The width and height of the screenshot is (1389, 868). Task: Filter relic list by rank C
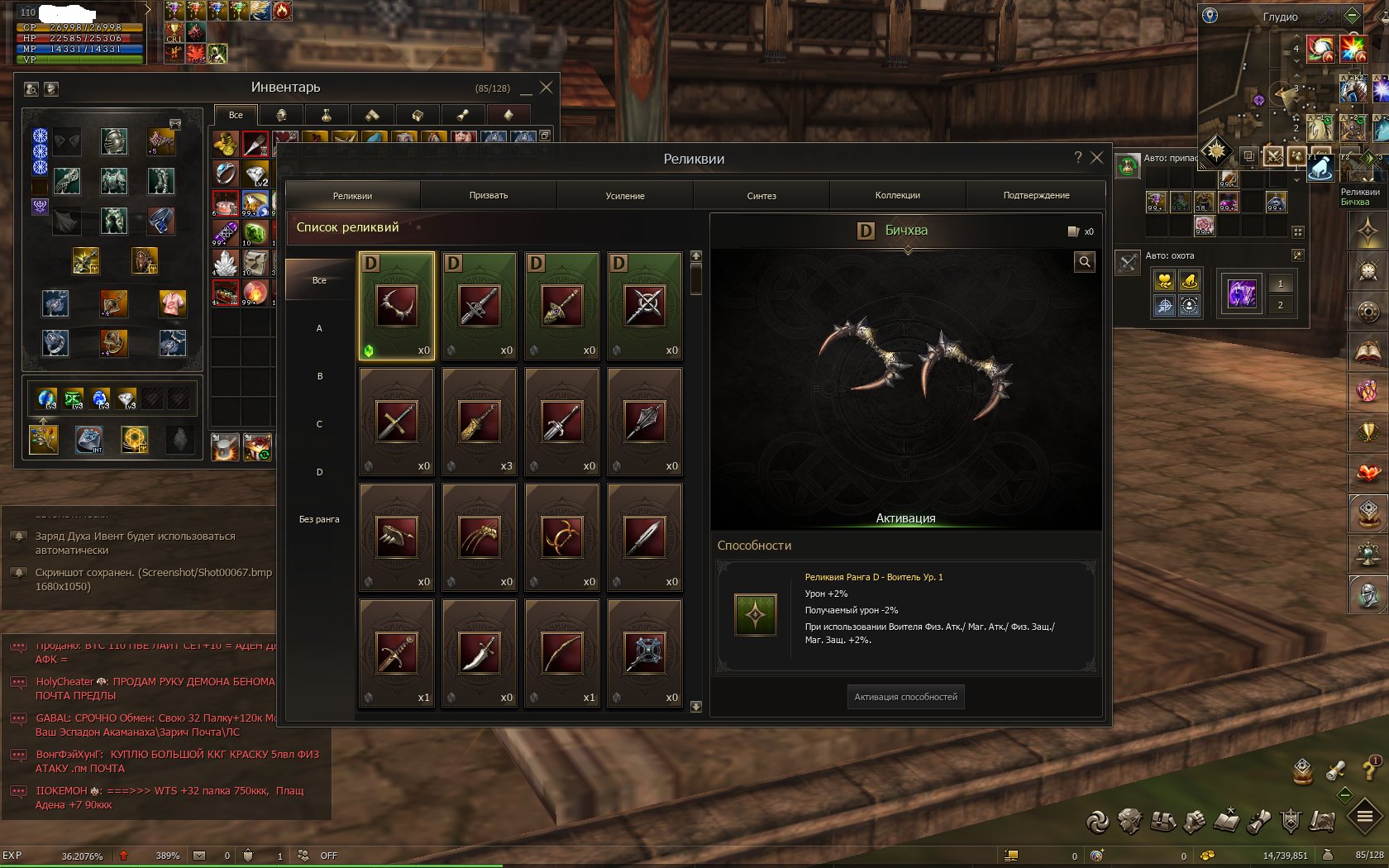point(319,425)
